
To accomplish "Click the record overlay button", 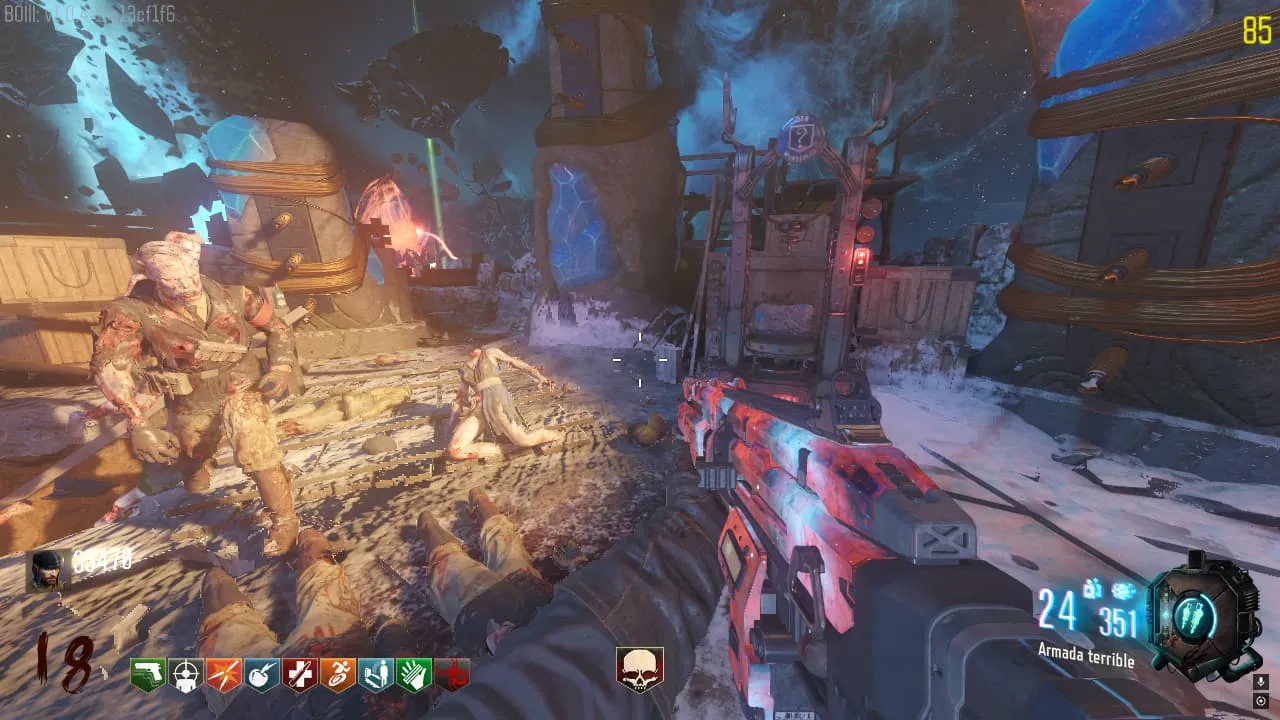I will point(1260,701).
